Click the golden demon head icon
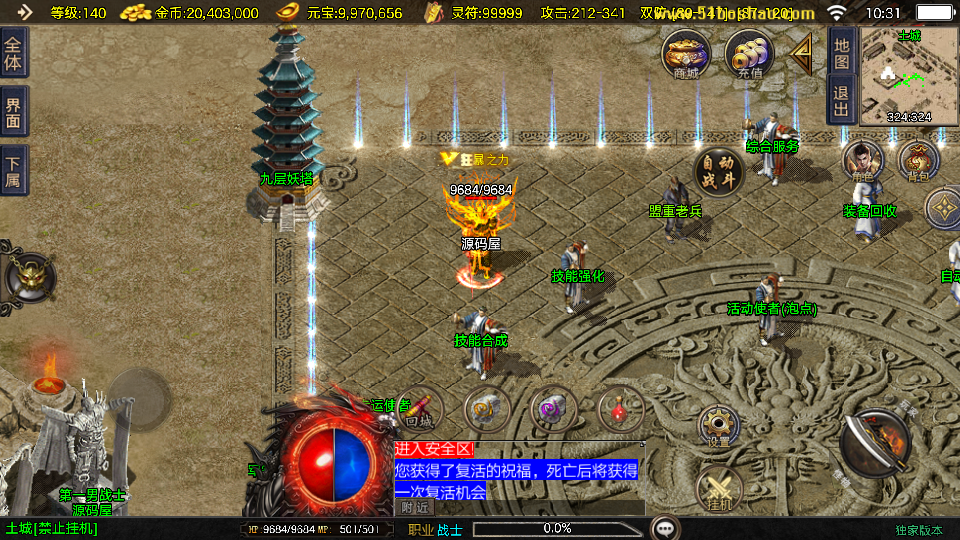The height and width of the screenshot is (540, 960). tap(28, 277)
